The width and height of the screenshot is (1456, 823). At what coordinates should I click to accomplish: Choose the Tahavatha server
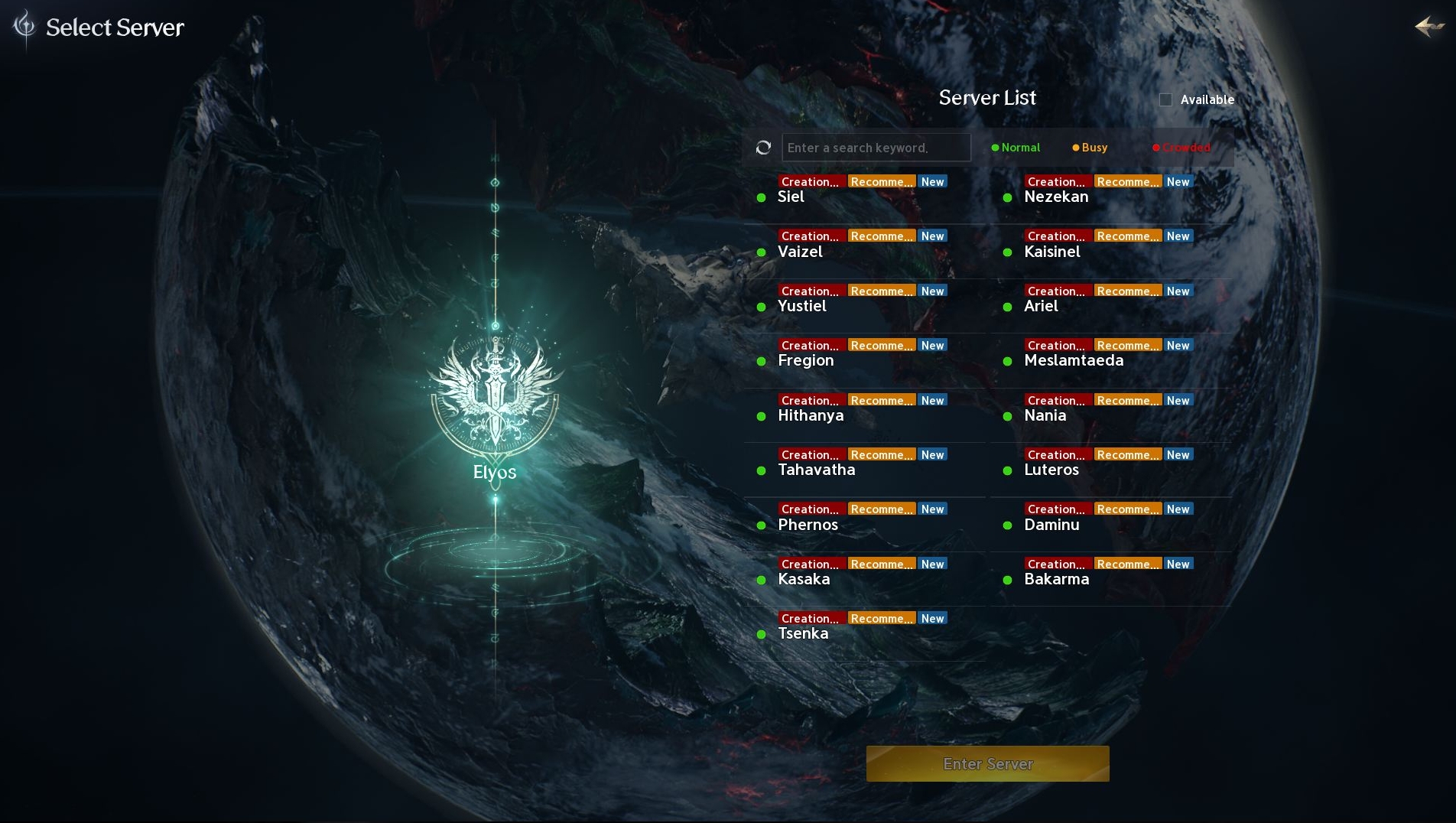coord(816,470)
